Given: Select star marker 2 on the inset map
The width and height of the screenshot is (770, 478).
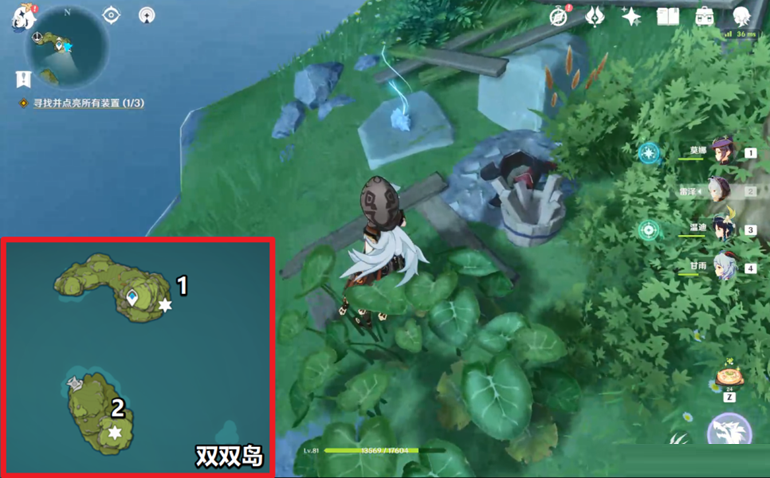Looking at the screenshot, I should [x=116, y=431].
